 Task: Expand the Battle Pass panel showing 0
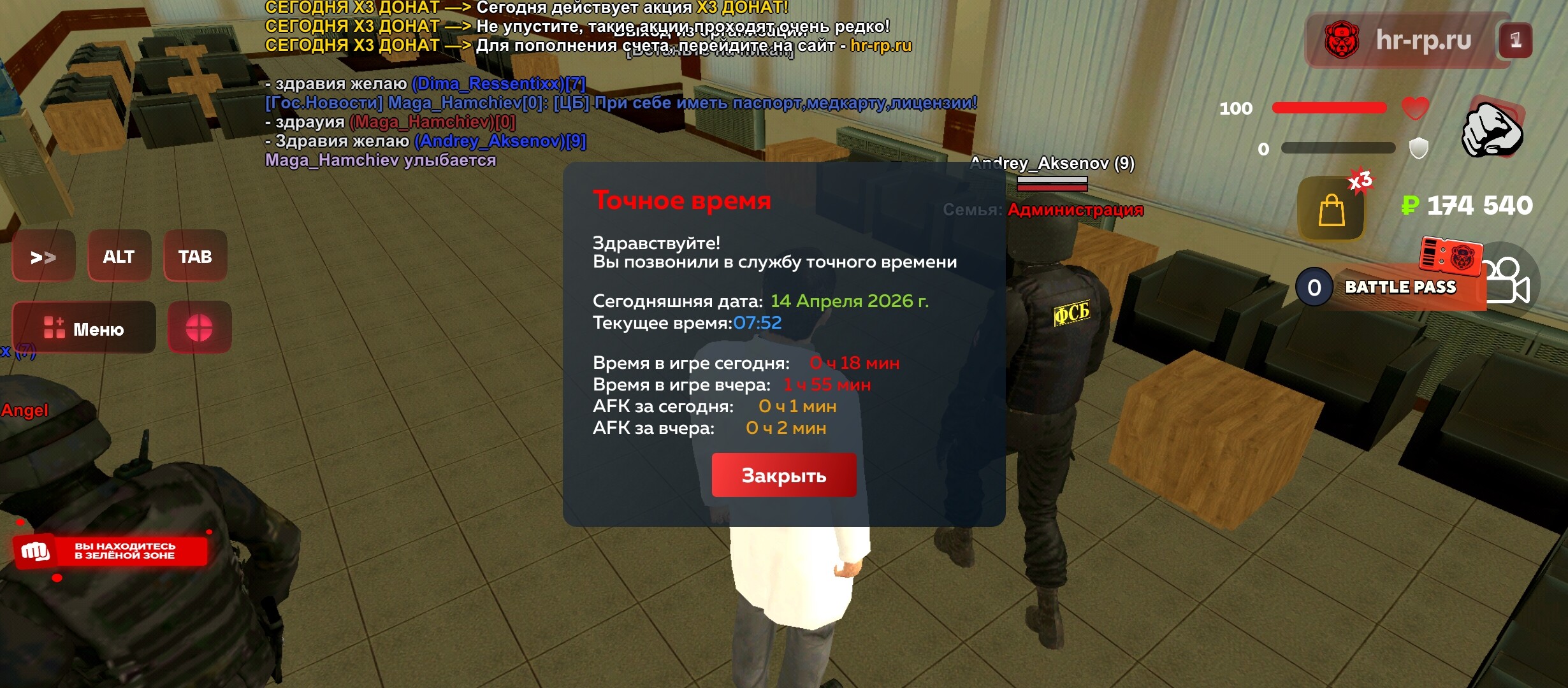coord(1313,287)
